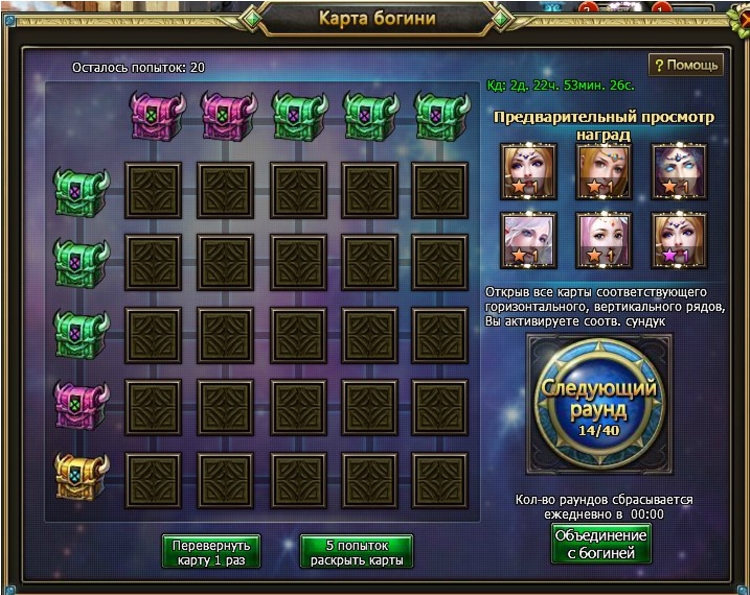View the pink-haired goddess reward portrait

coord(604,240)
